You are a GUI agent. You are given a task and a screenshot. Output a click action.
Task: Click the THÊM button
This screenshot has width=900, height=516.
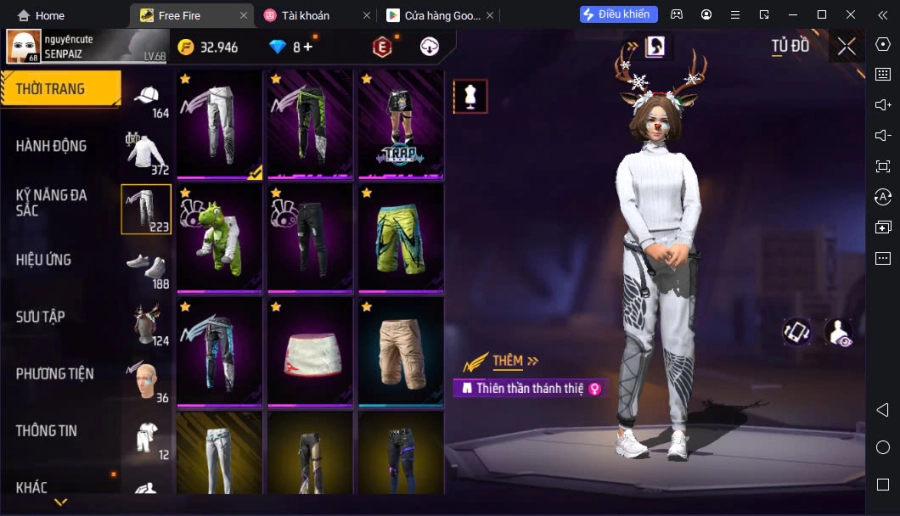[509, 361]
